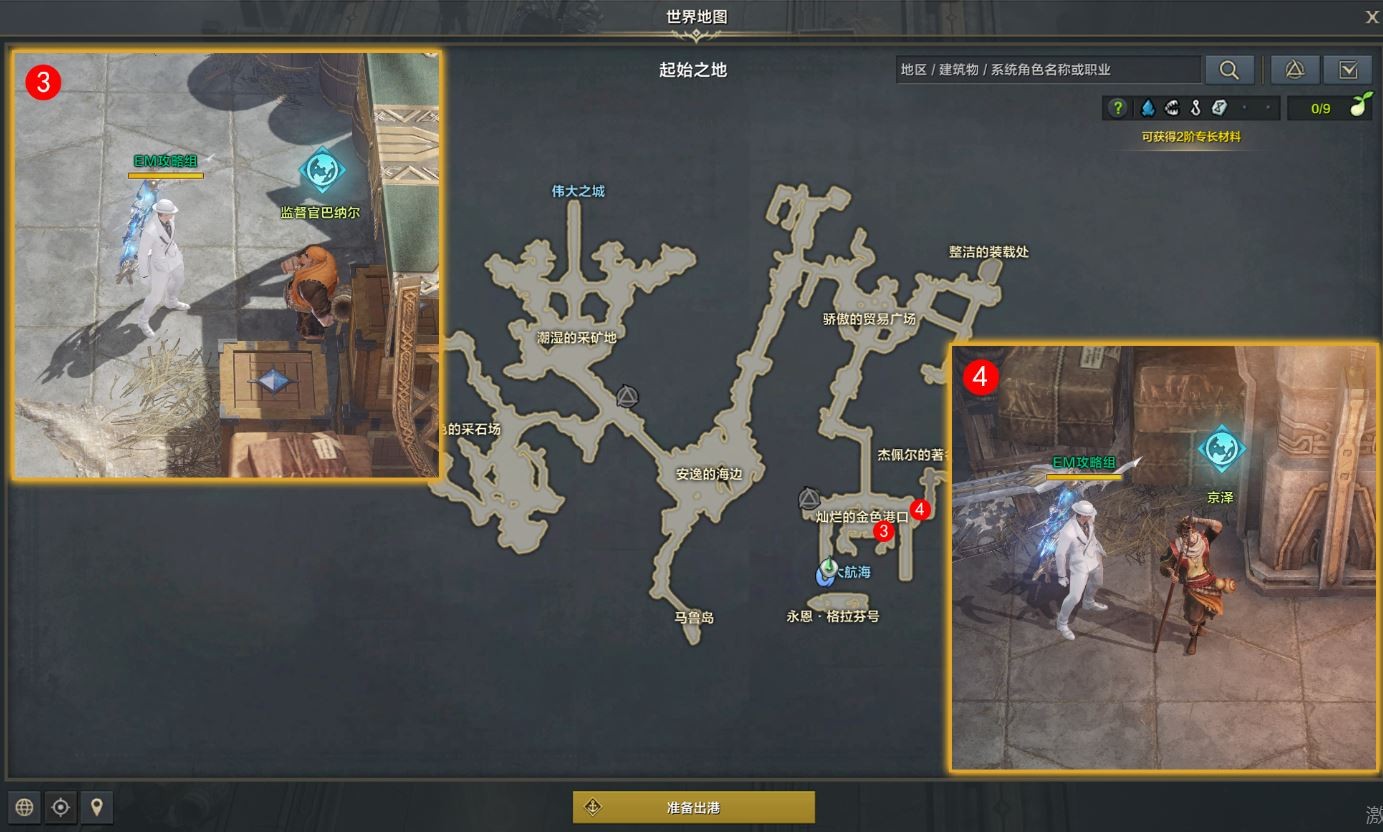Select the triangle portal above 灿烂的金色港口
This screenshot has height=832, width=1383.
point(809,498)
